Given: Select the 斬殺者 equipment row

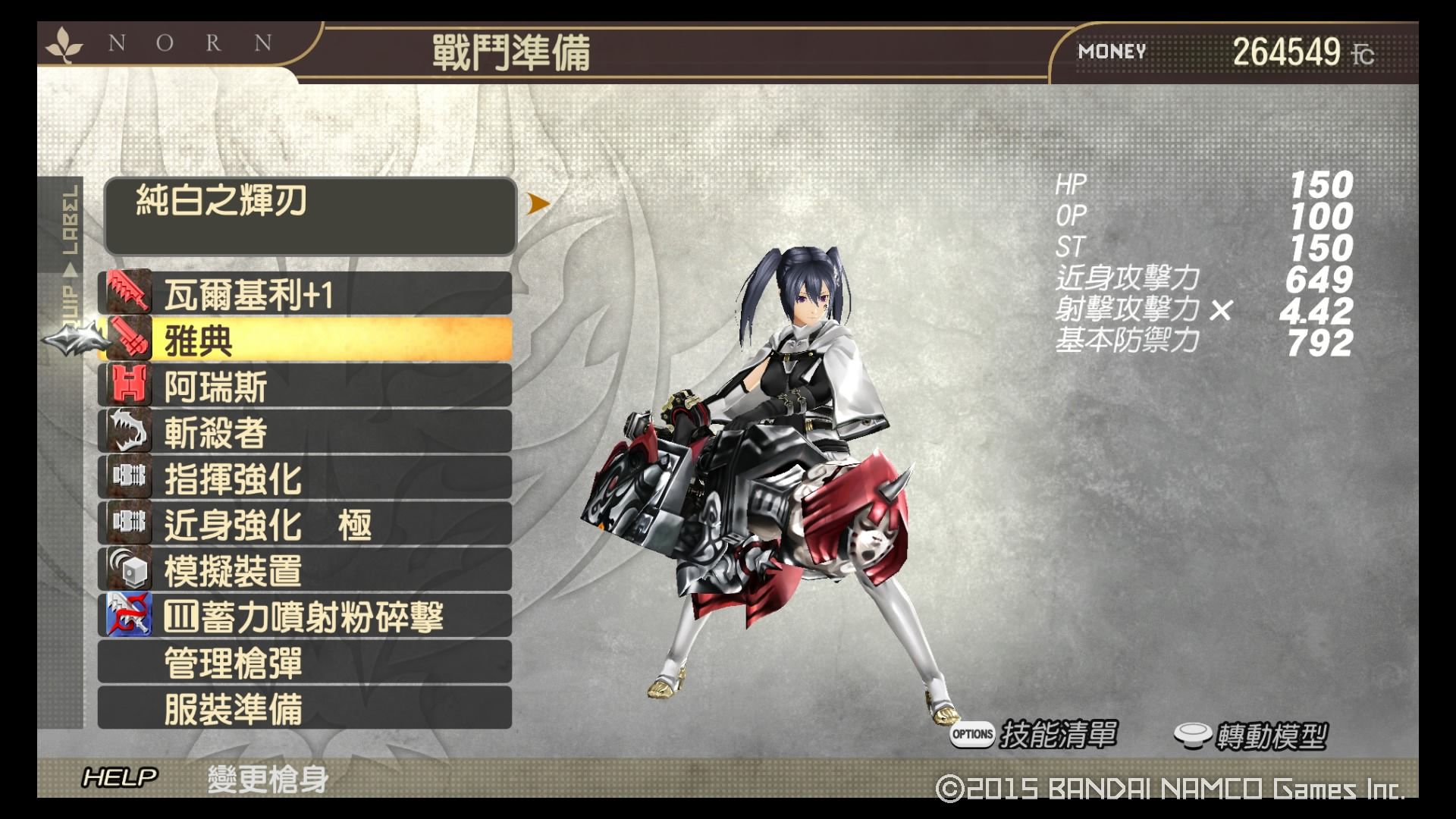Looking at the screenshot, I should [x=305, y=432].
